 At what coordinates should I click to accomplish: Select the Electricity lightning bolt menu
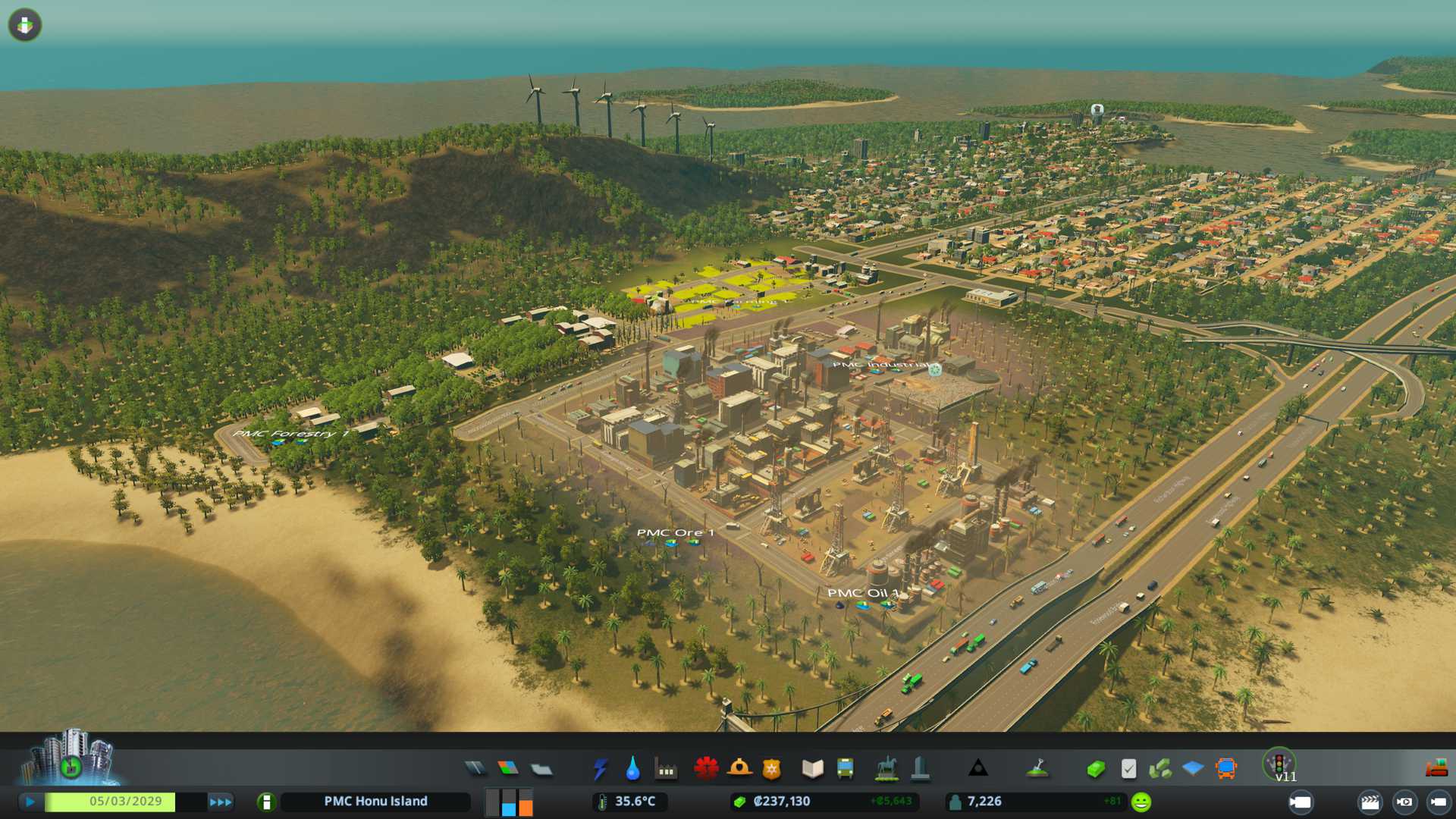click(x=600, y=769)
